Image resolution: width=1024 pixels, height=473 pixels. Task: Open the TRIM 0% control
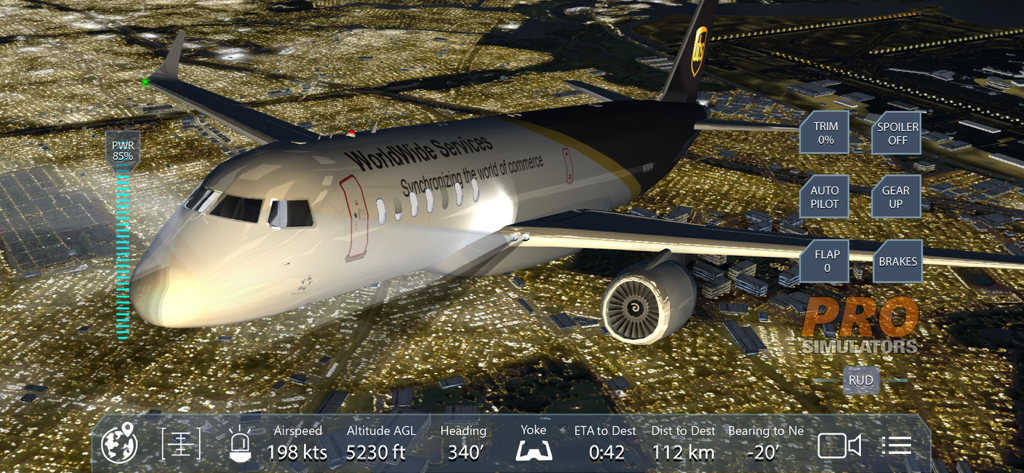[x=825, y=133]
